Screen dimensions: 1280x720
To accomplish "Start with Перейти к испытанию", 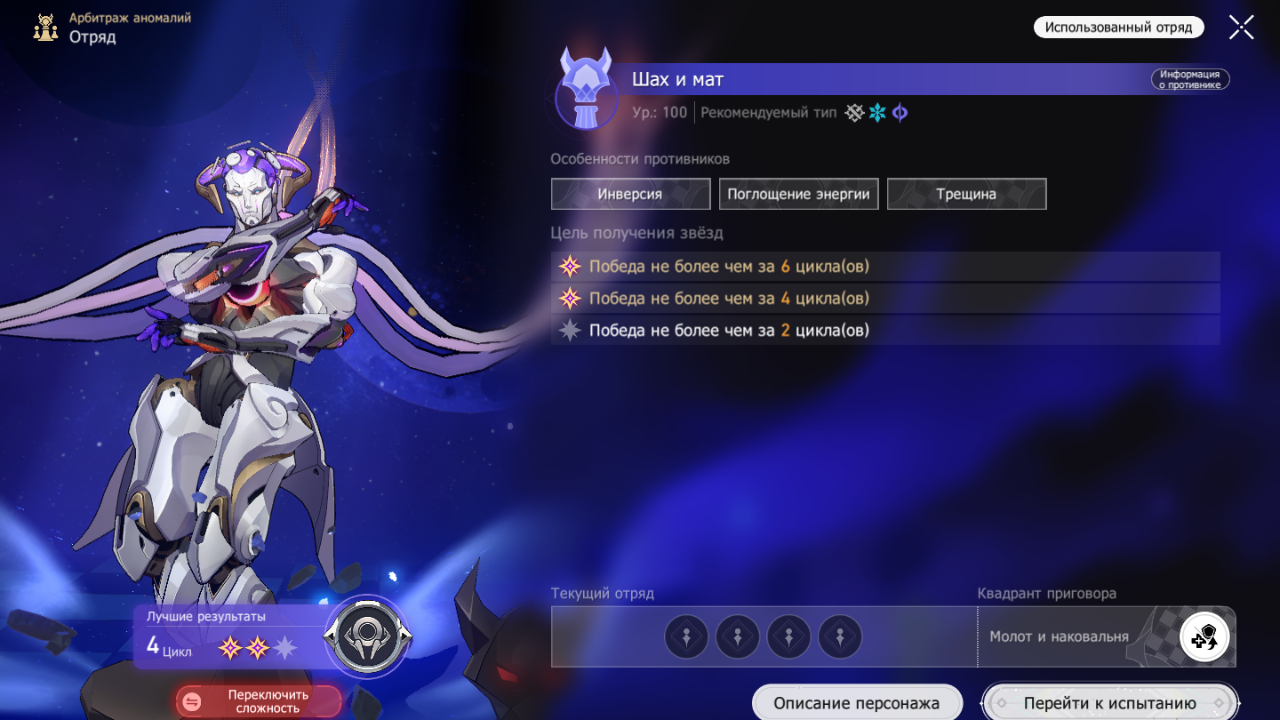I will (x=1109, y=703).
